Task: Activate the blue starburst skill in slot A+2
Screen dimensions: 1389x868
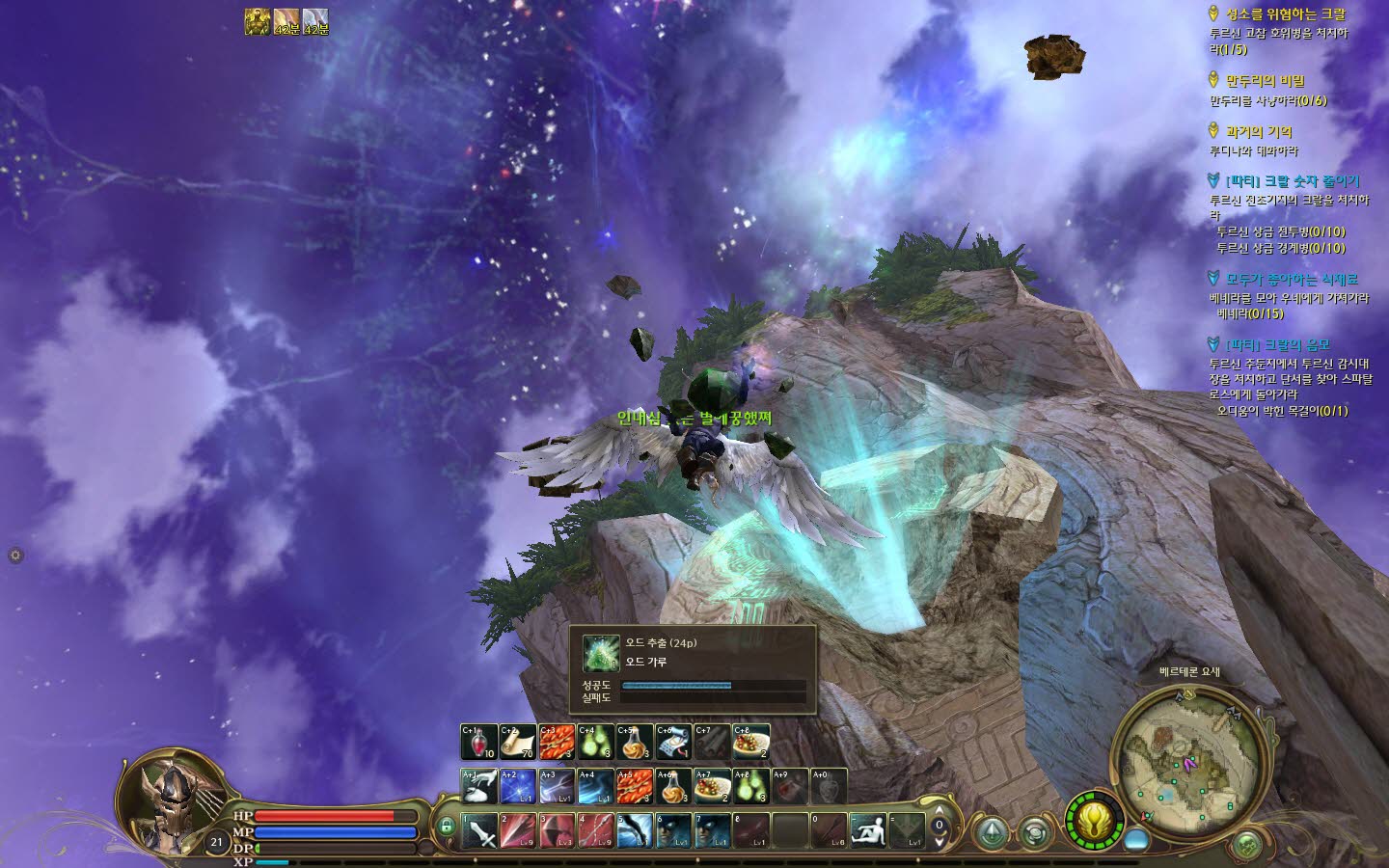Action: pyautogui.click(x=518, y=787)
